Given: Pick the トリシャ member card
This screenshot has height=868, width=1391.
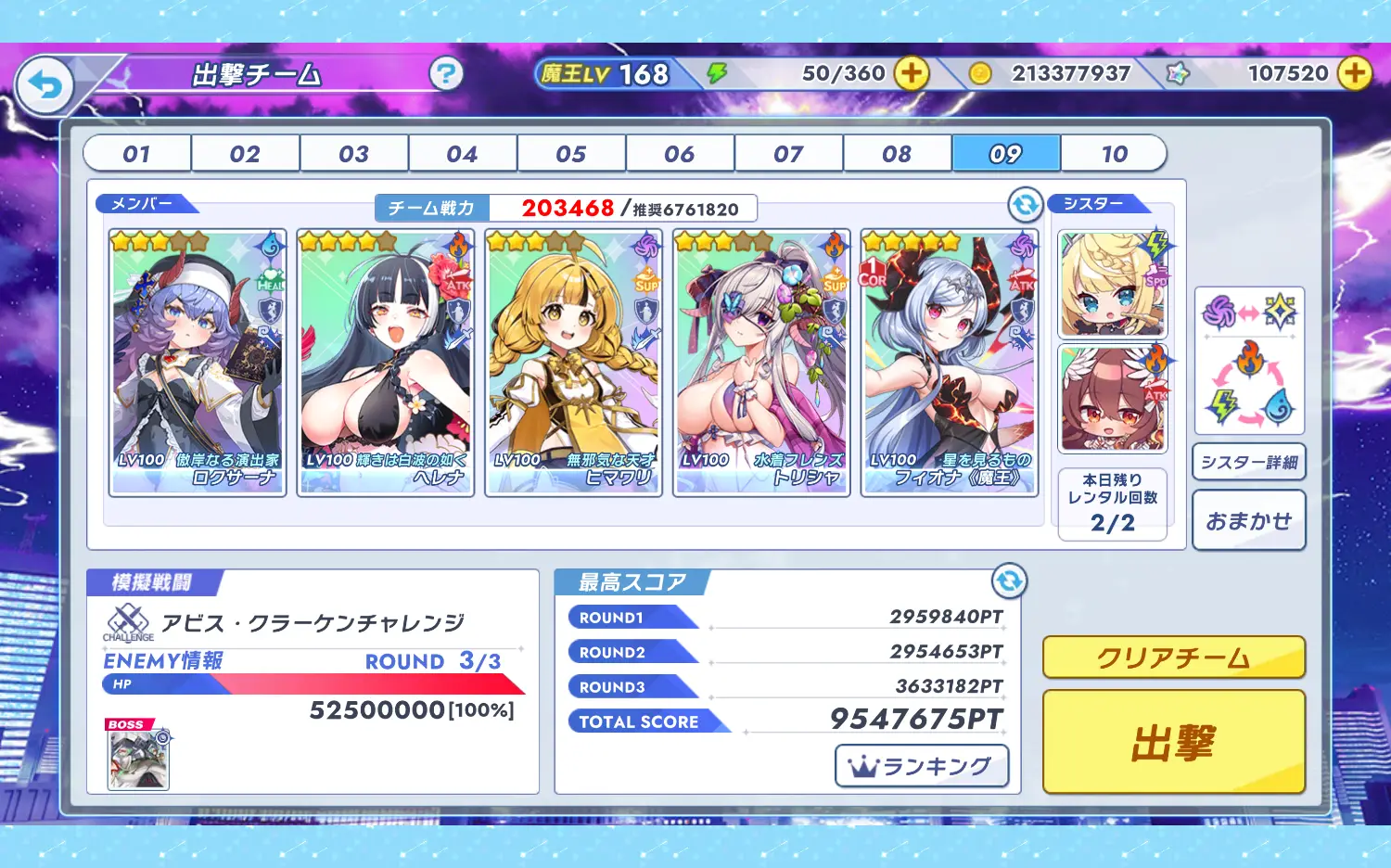Looking at the screenshot, I should coord(761,363).
